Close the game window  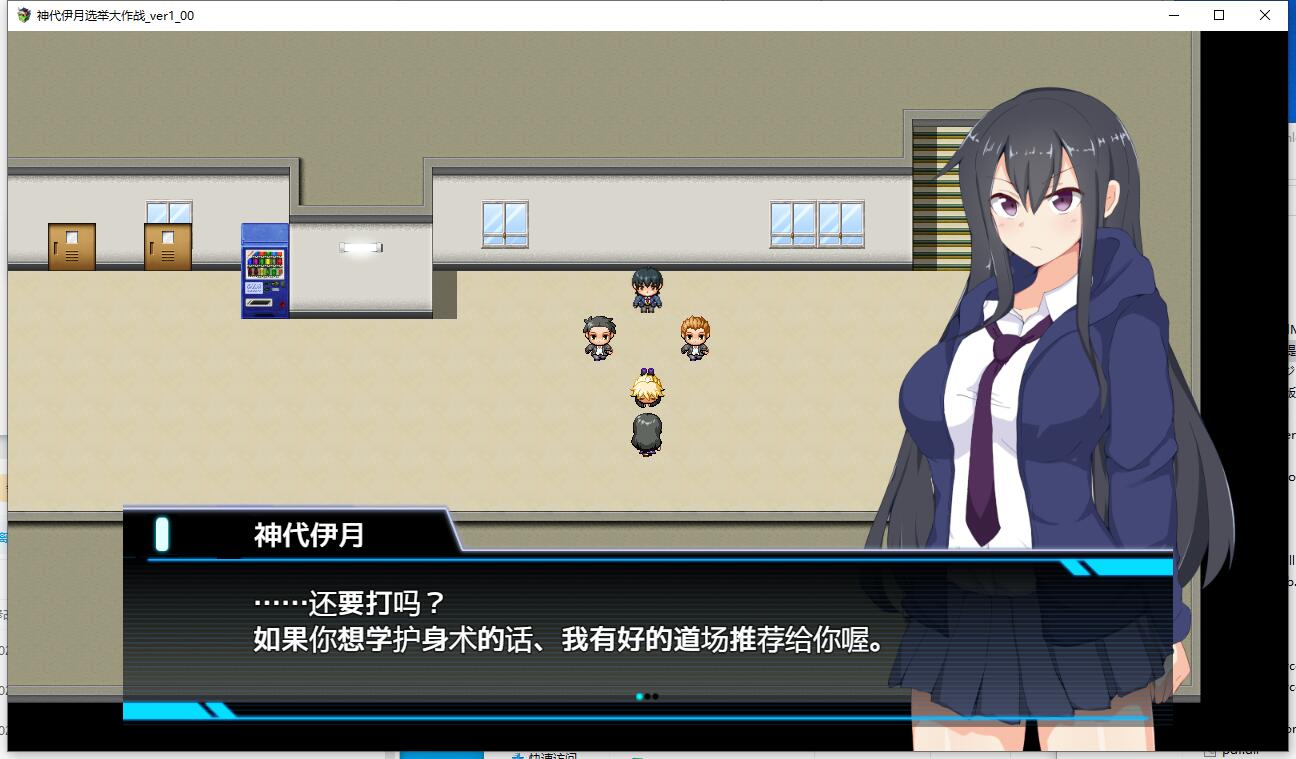click(x=1265, y=15)
